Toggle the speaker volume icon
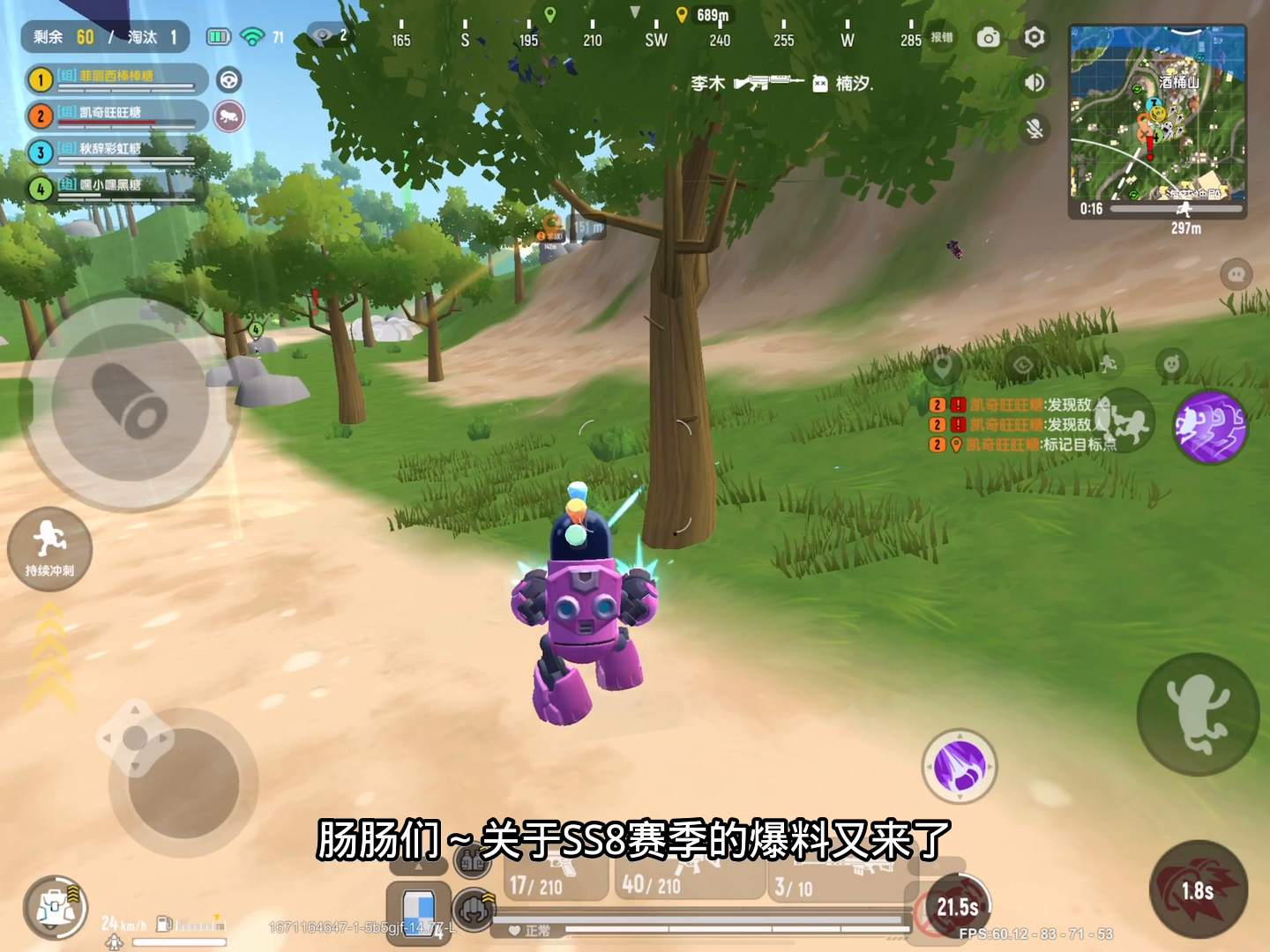The height and width of the screenshot is (952, 1270). 1034,83
